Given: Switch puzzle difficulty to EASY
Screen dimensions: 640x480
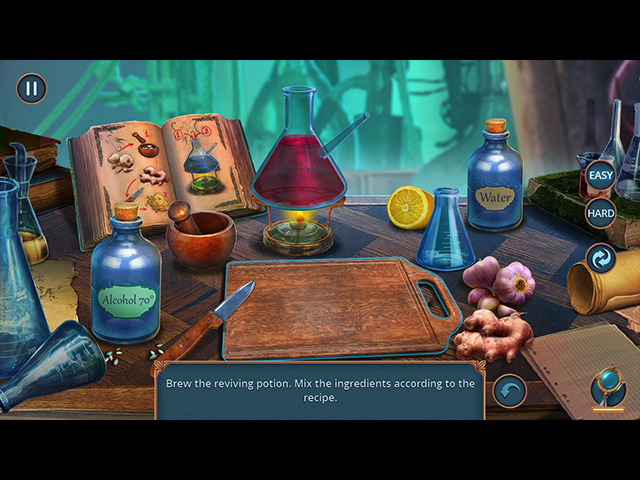Looking at the screenshot, I should click(600, 176).
